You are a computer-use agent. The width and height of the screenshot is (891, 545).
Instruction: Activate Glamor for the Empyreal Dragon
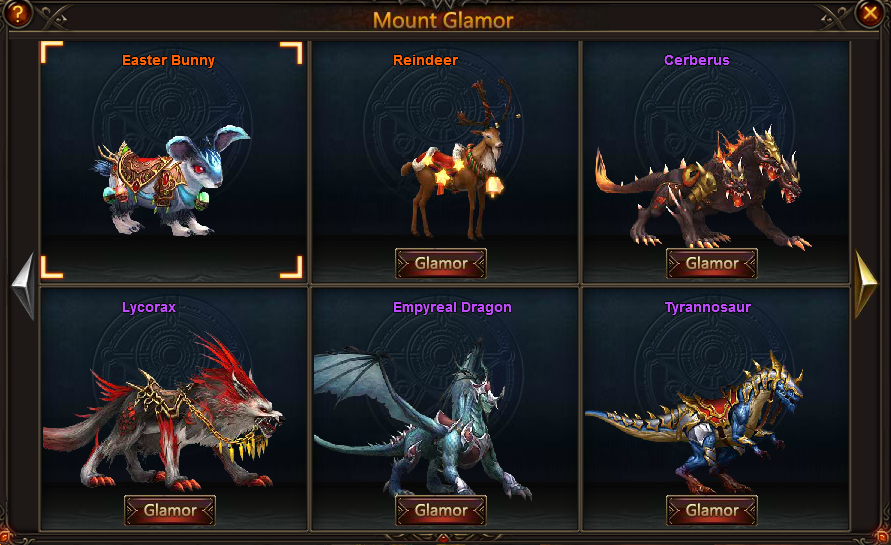441,510
